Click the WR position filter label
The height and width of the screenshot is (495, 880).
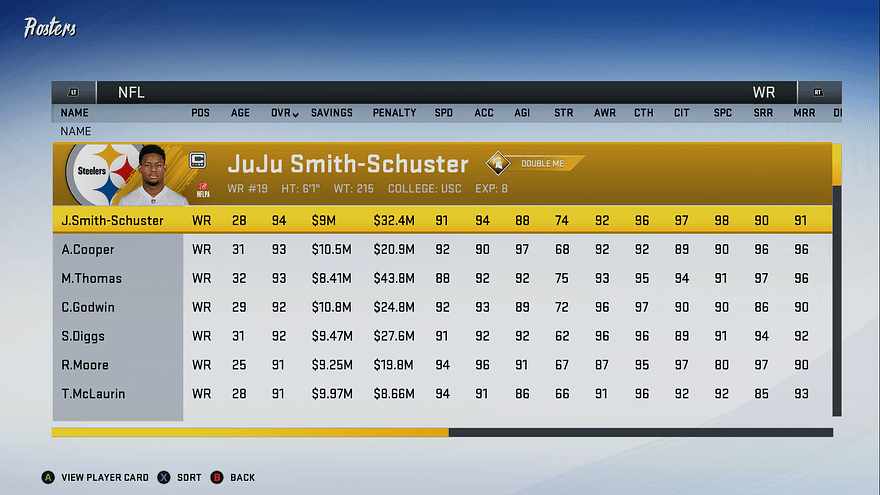763,92
